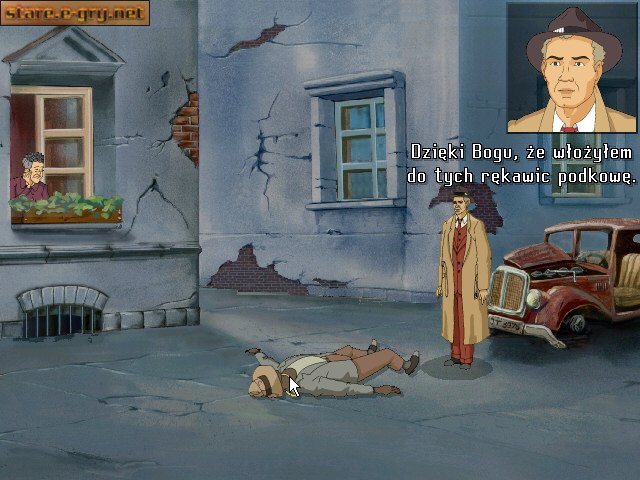Click the detective's dialogue portrait
Viewport: 640px width, 480px height.
[571, 68]
